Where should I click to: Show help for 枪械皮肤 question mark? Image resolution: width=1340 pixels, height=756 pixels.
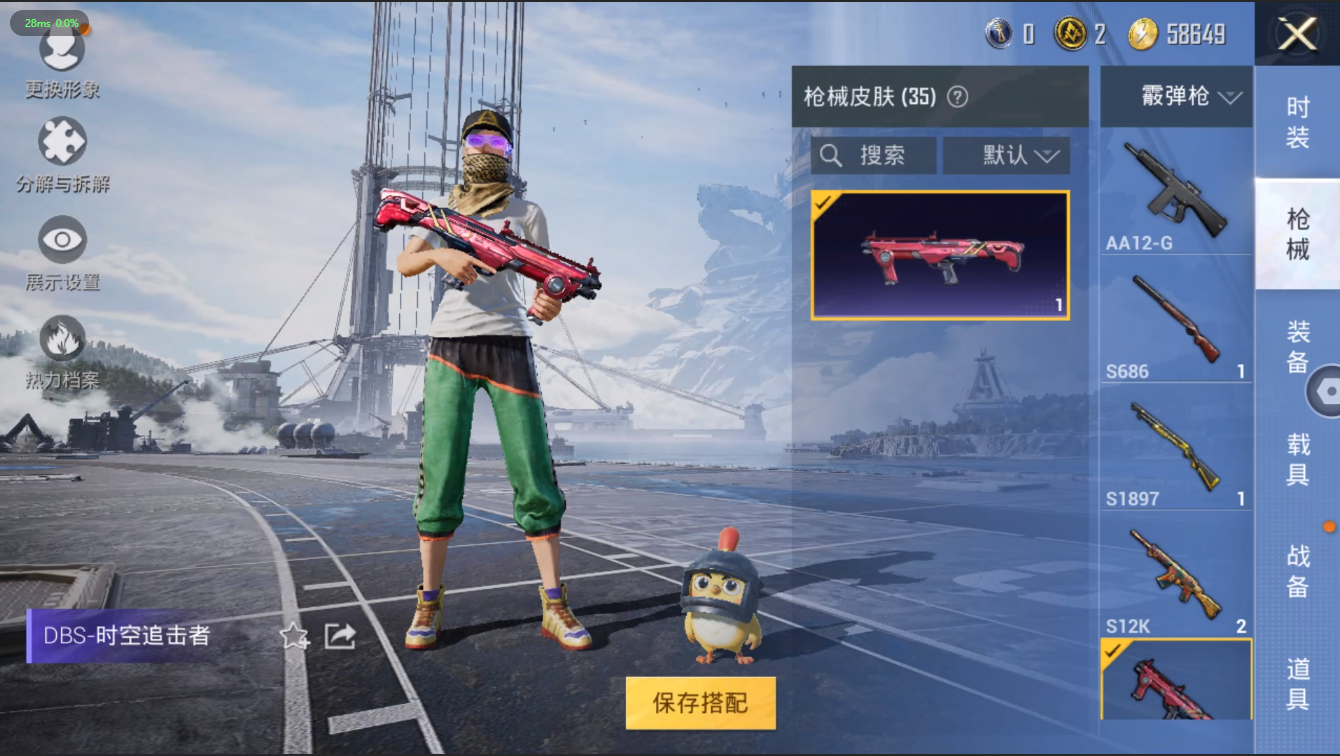(x=958, y=97)
